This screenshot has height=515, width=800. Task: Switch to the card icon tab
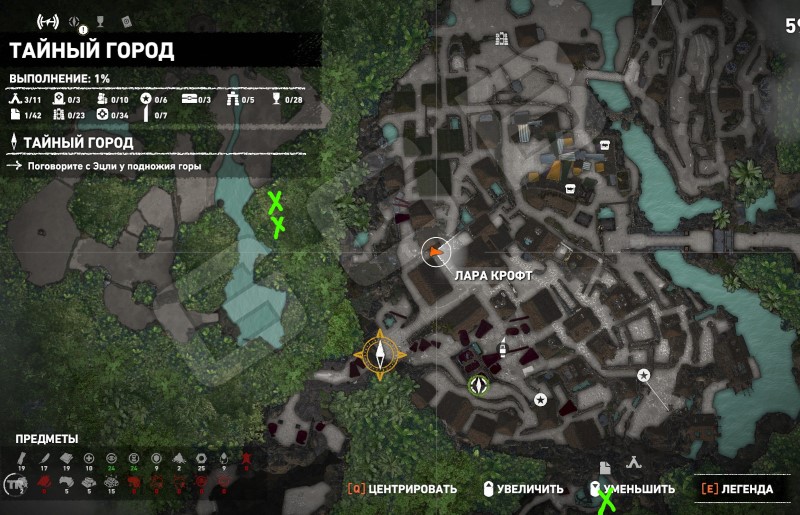click(x=126, y=21)
